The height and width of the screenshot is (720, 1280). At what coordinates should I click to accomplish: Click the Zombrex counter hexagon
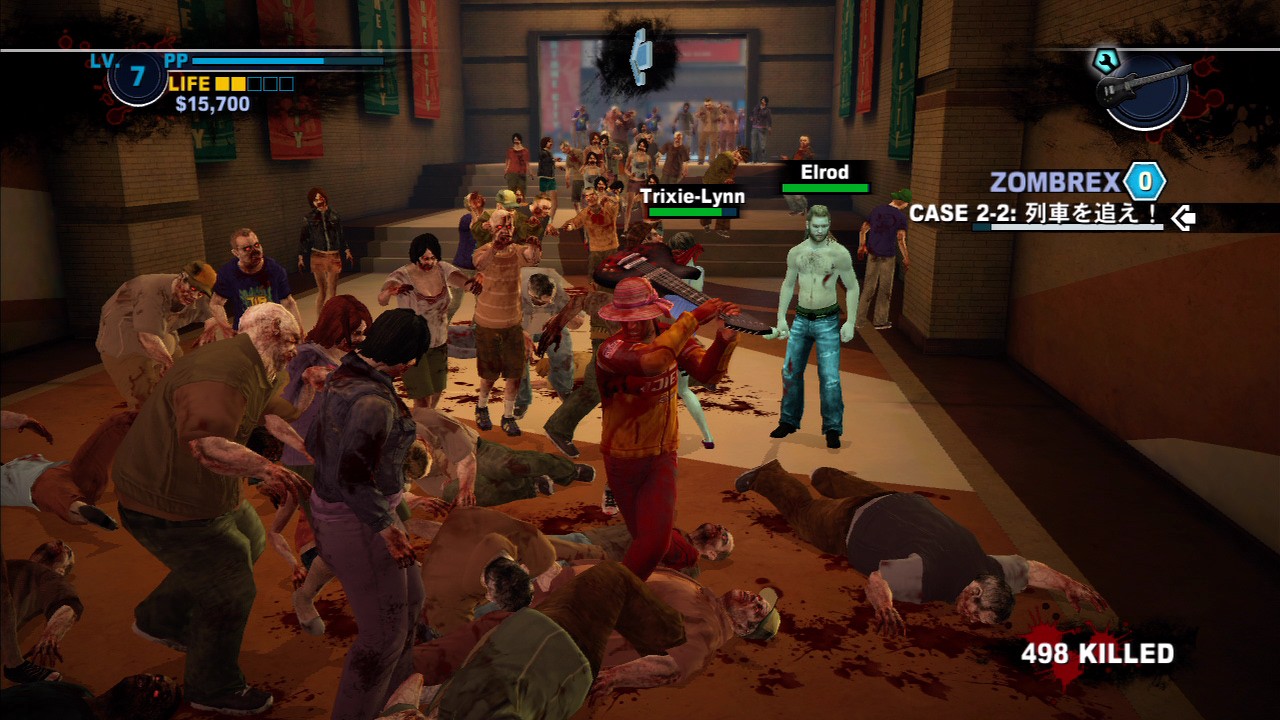pos(1144,182)
